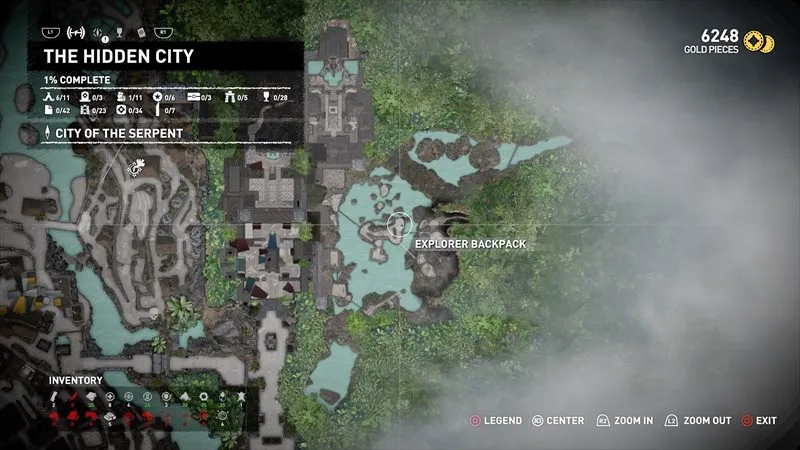This screenshot has height=450, width=800.
Task: Select the Explorer Backpack map marker
Action: pyautogui.click(x=398, y=225)
